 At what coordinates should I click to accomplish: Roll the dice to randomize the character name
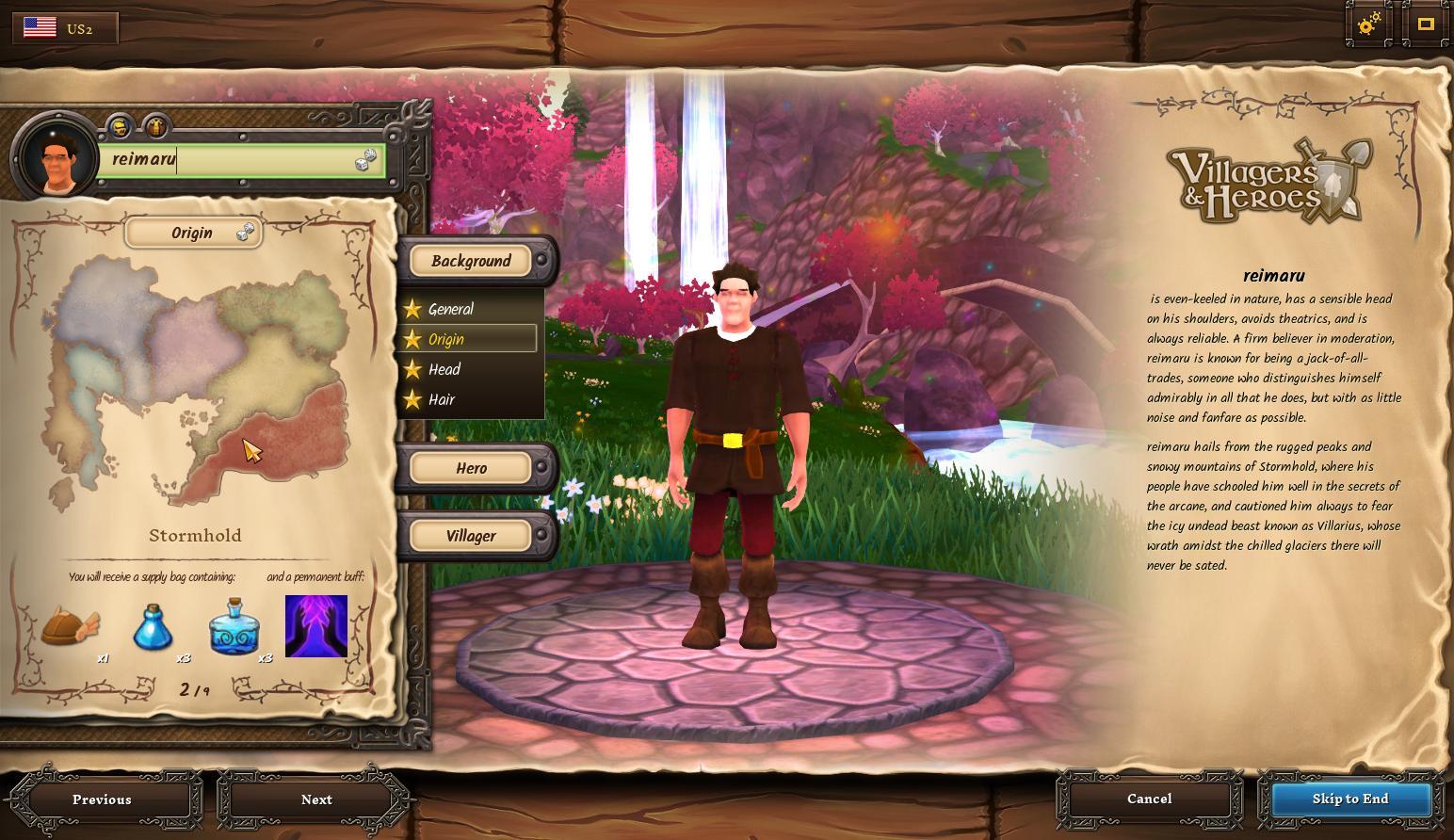click(368, 160)
